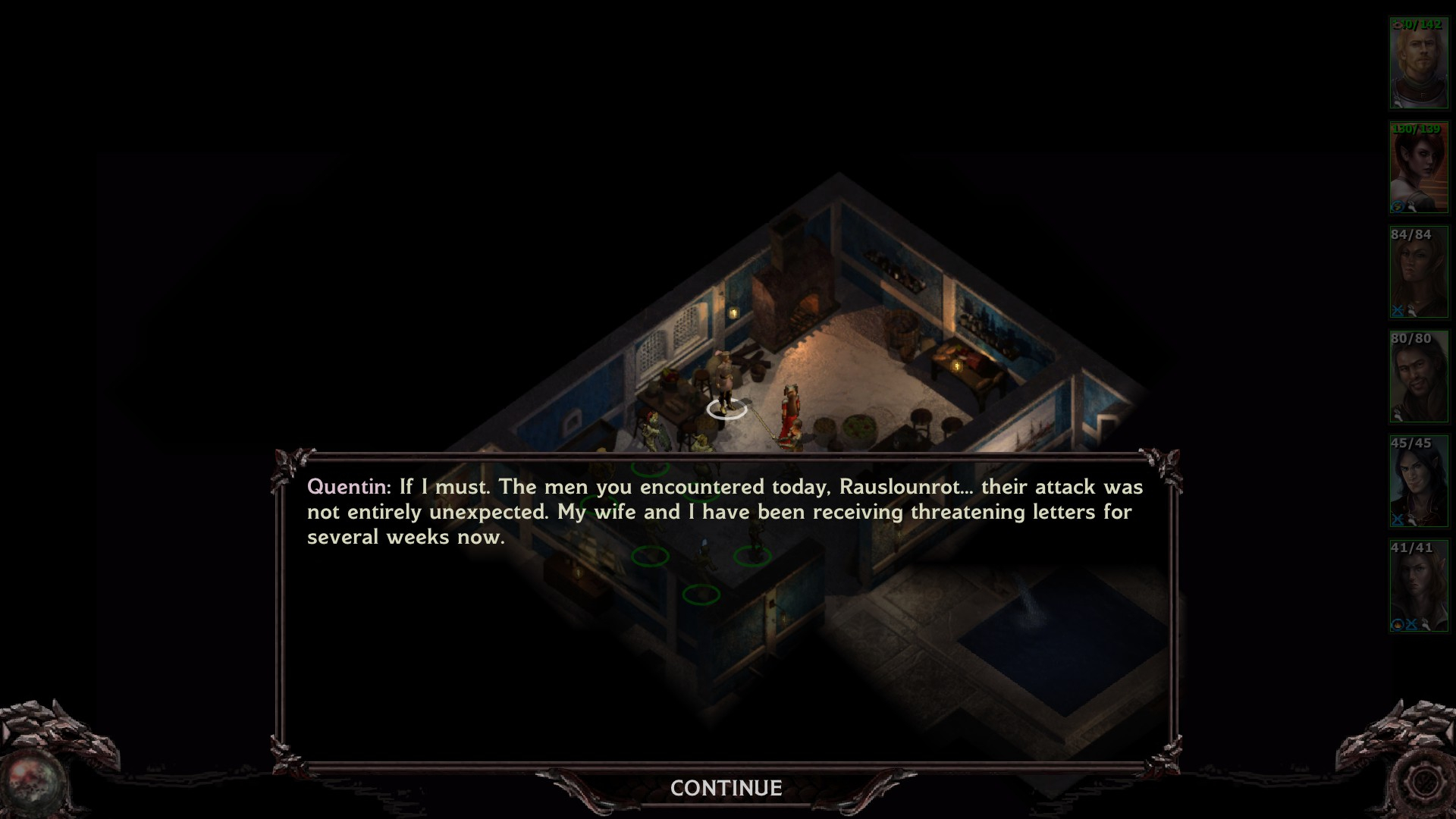The height and width of the screenshot is (819, 1456).
Task: Continue the dialogue with Quentin
Action: [x=726, y=789]
